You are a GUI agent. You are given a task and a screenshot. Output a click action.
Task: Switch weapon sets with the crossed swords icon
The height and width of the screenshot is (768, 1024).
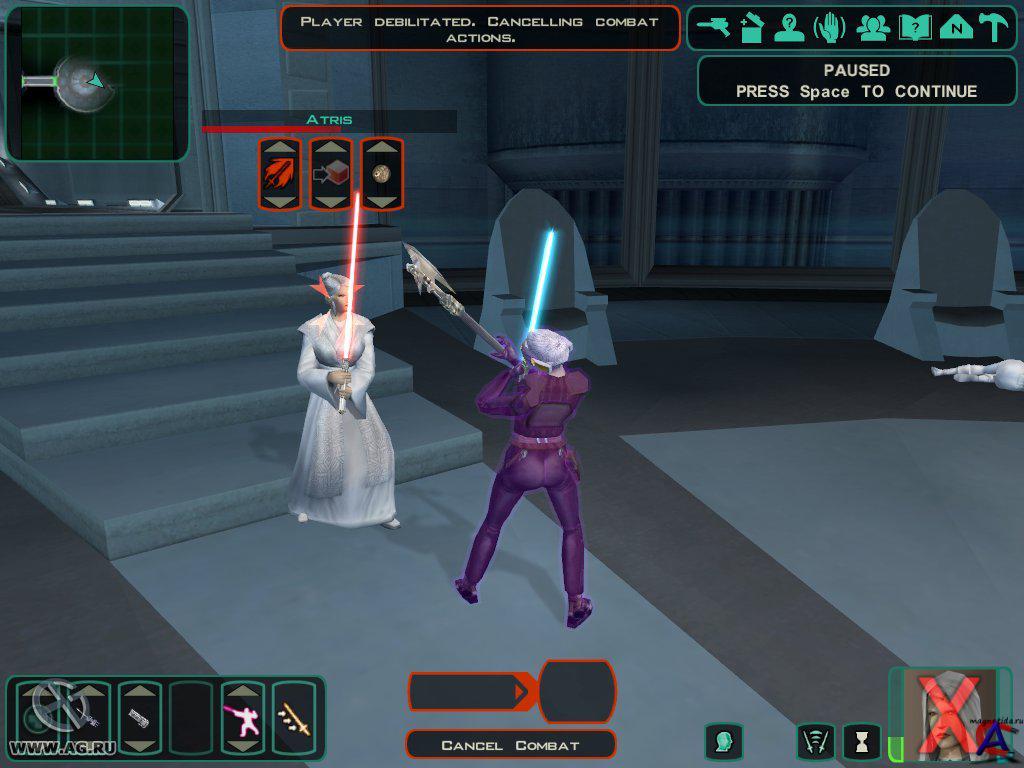coord(816,741)
